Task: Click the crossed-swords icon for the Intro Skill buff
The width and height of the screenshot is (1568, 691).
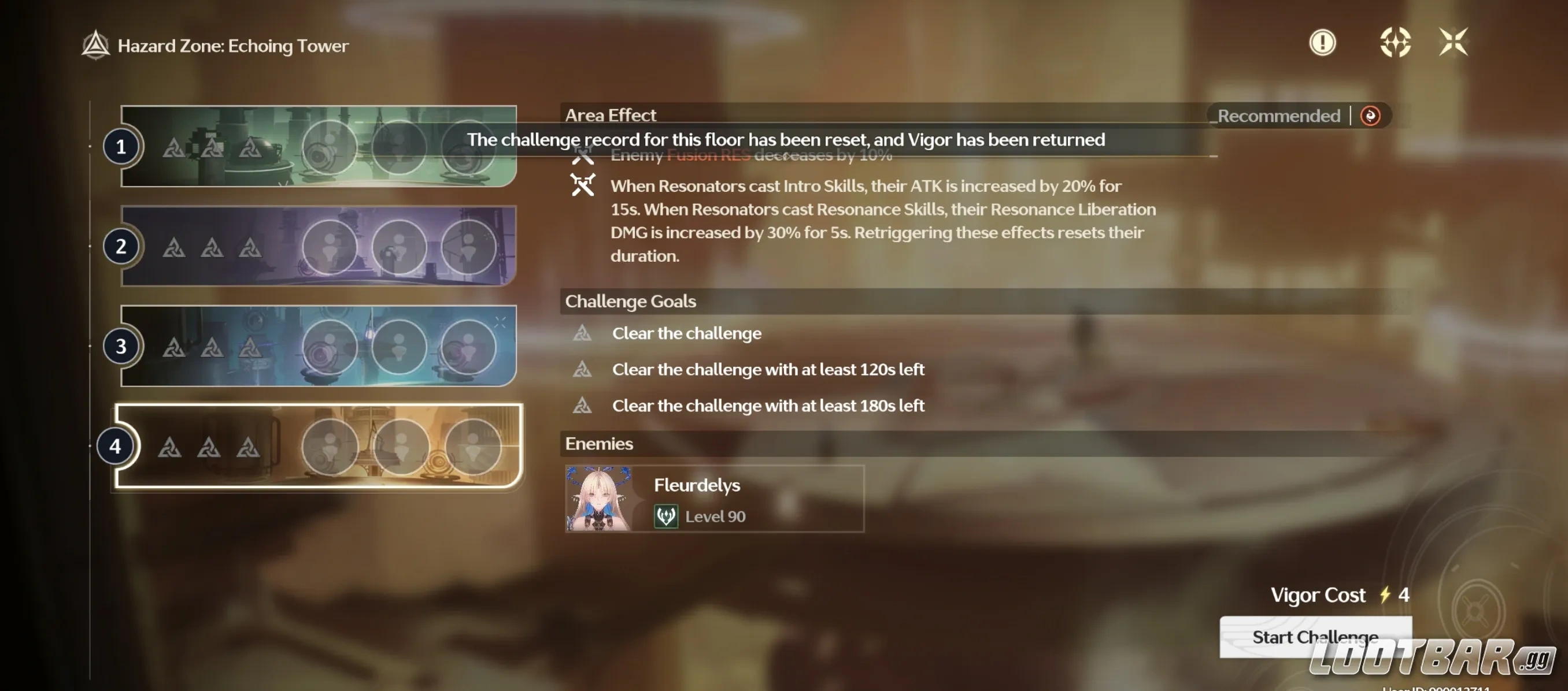Action: coord(583,186)
